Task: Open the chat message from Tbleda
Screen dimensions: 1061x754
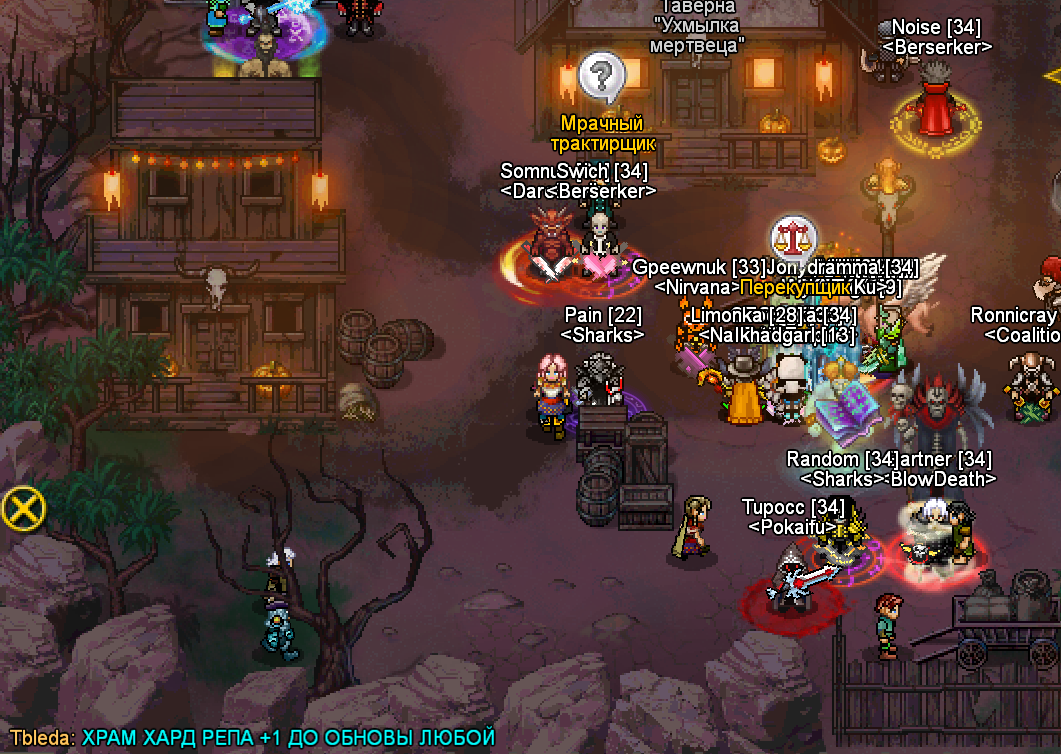Action: (252, 738)
